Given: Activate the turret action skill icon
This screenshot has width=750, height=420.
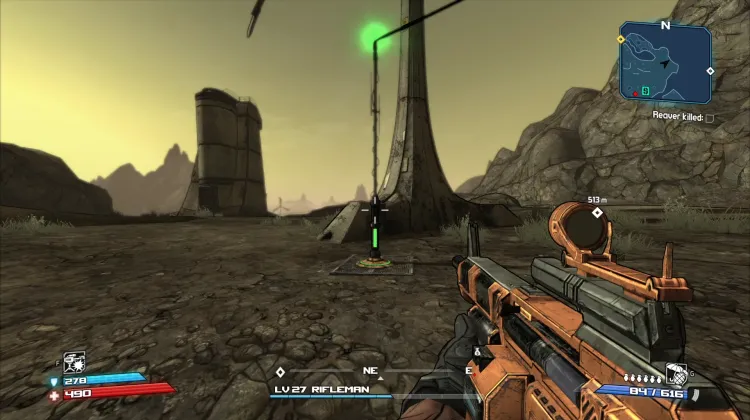Looking at the screenshot, I should [74, 361].
